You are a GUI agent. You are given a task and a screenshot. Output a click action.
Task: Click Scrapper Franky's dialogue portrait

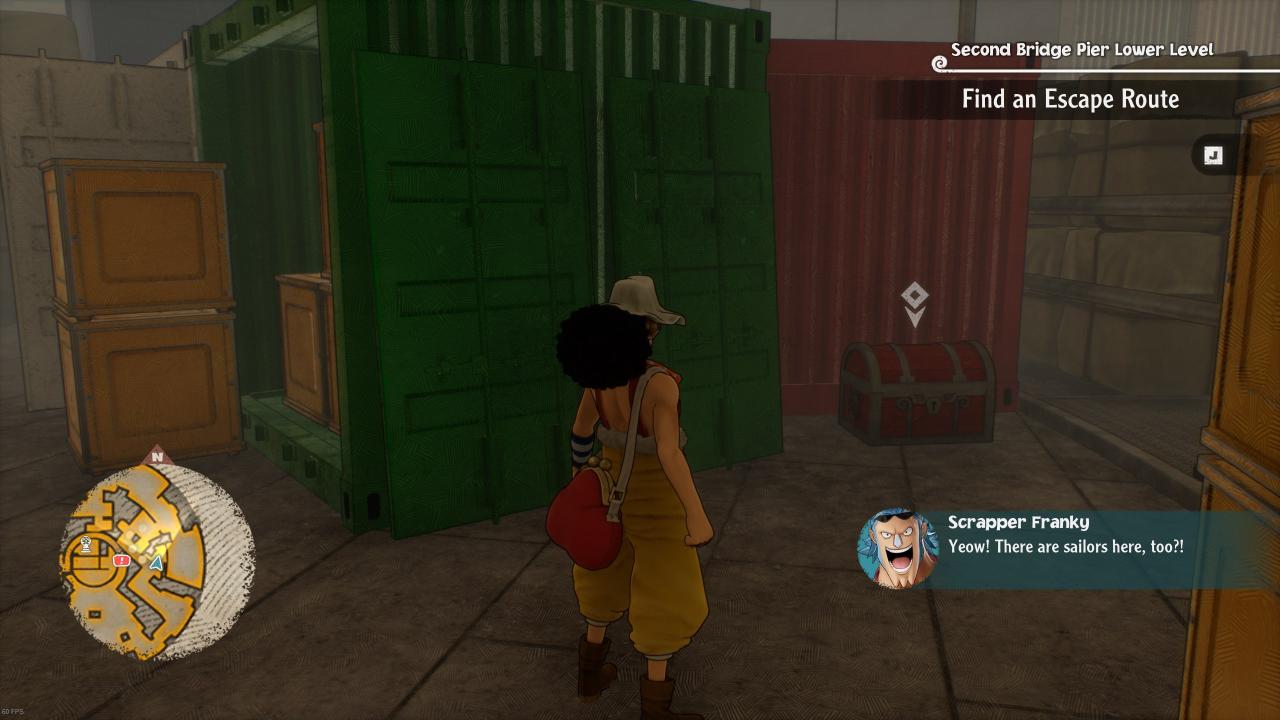pos(897,548)
